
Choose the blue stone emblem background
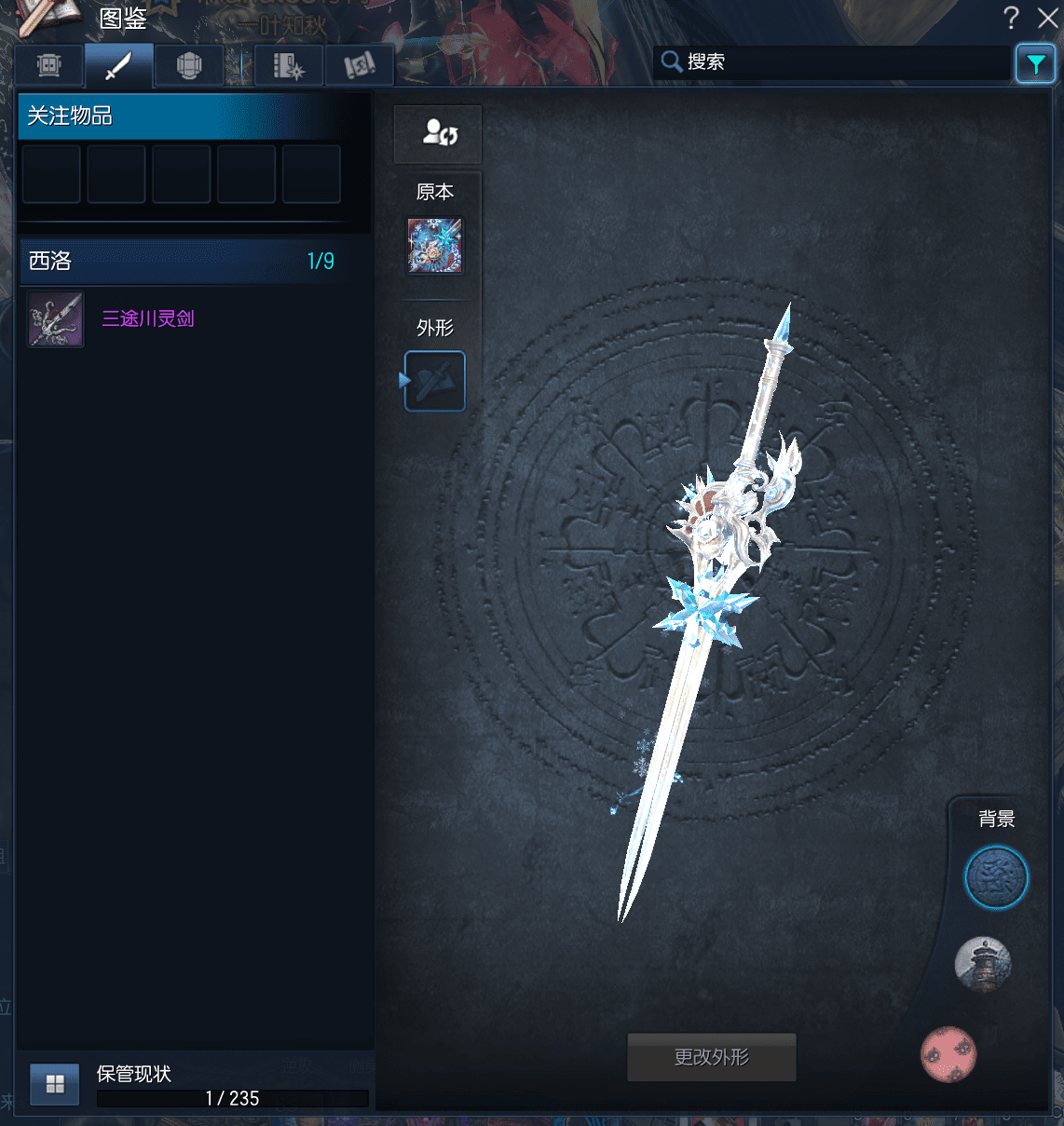pos(995,877)
